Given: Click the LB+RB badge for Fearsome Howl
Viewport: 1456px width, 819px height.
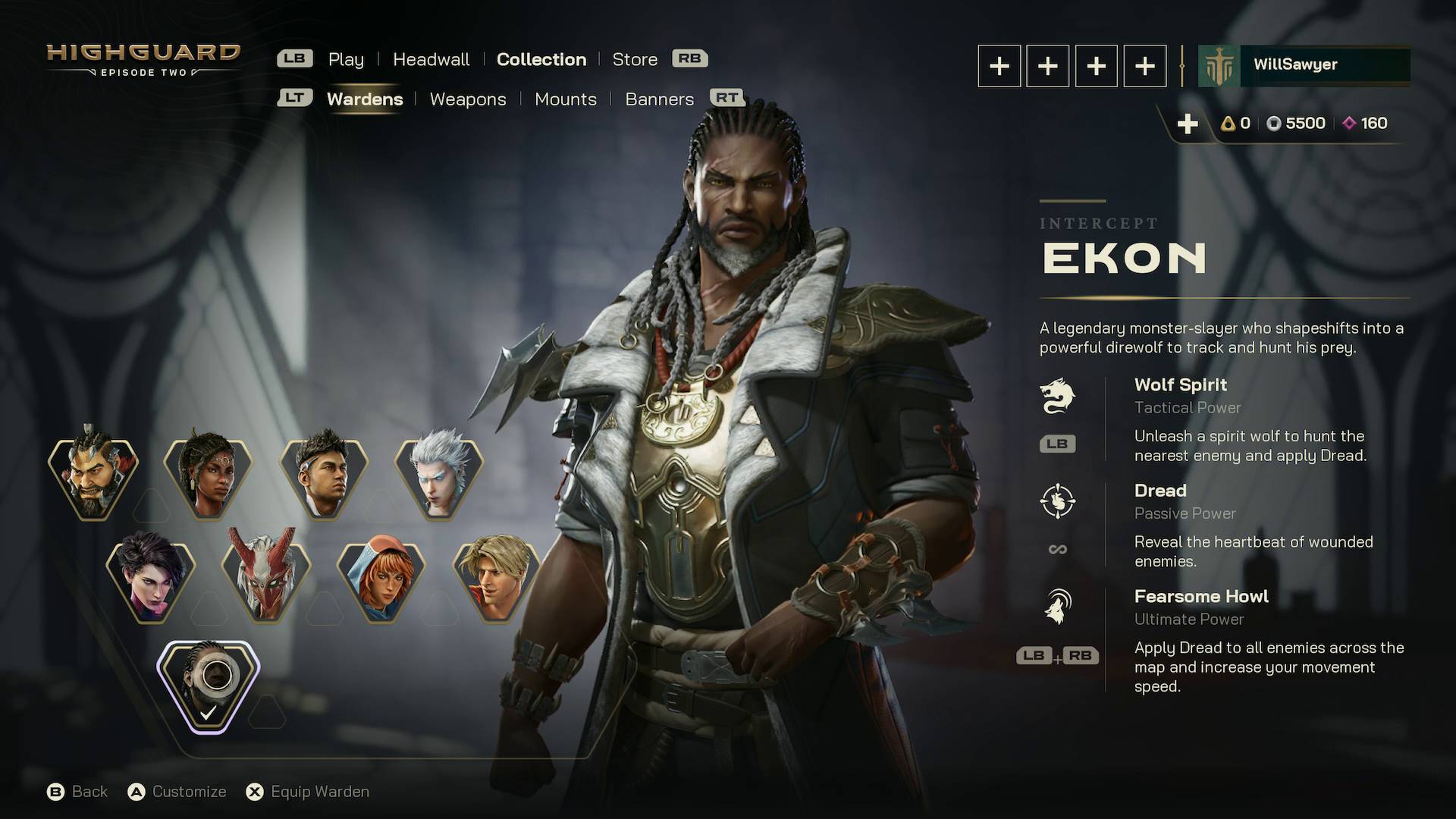Looking at the screenshot, I should click(x=1056, y=656).
